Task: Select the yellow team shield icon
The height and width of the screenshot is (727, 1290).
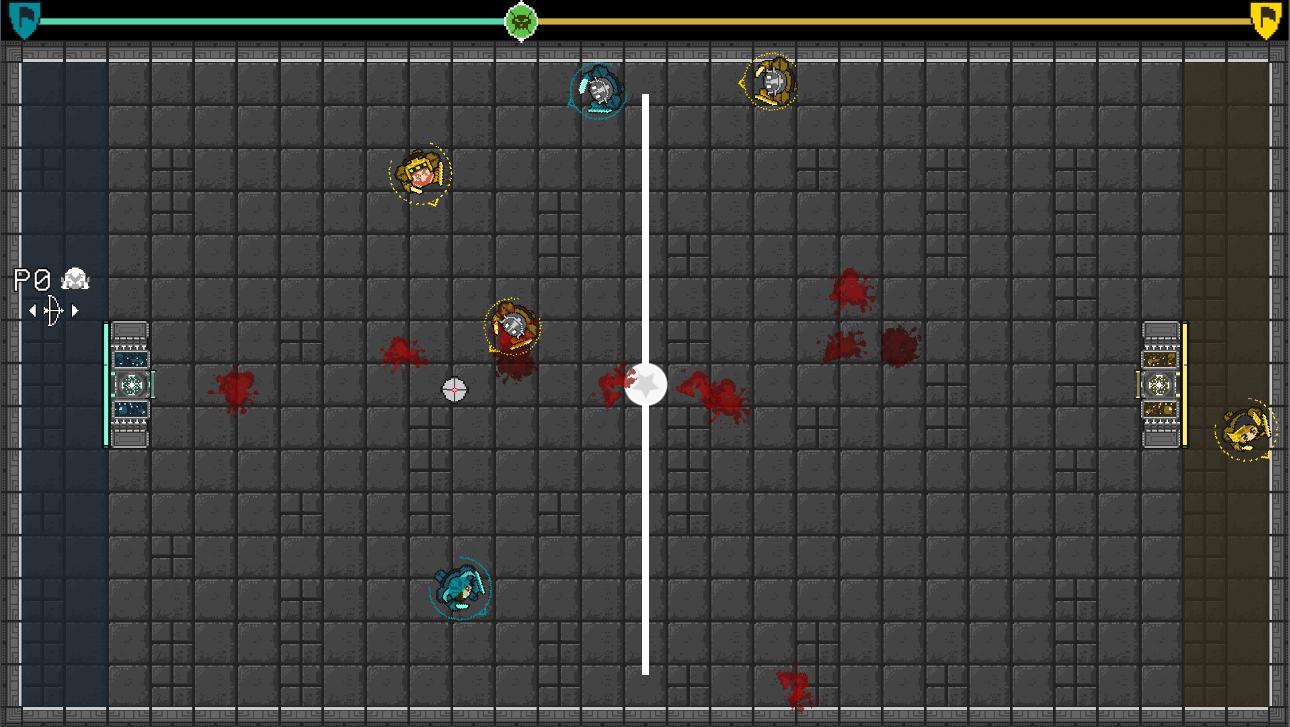Action: click(x=1265, y=20)
